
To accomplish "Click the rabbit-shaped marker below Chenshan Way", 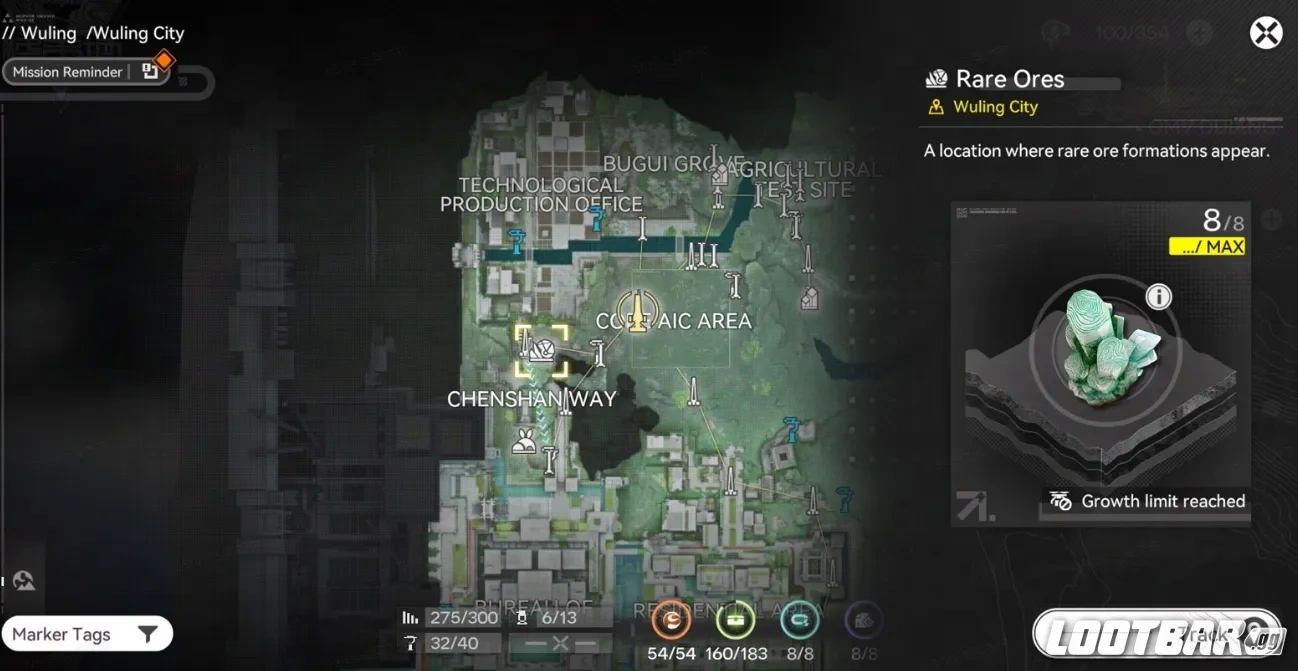I will (523, 441).
